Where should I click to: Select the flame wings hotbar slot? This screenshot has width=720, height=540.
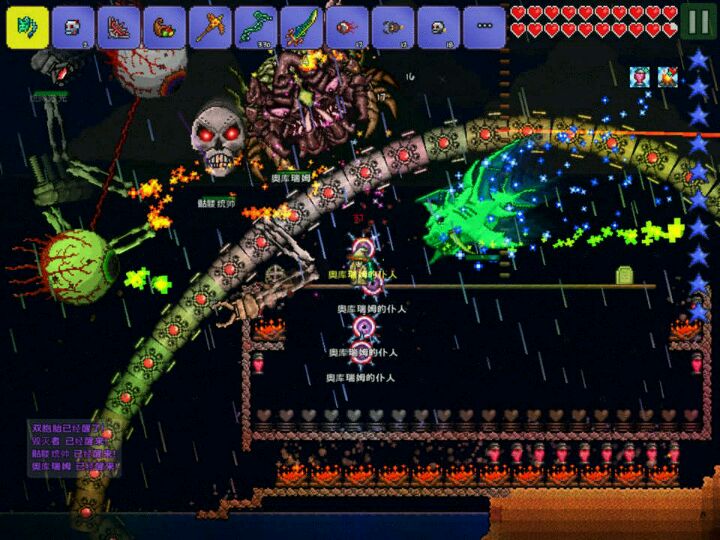point(119,27)
